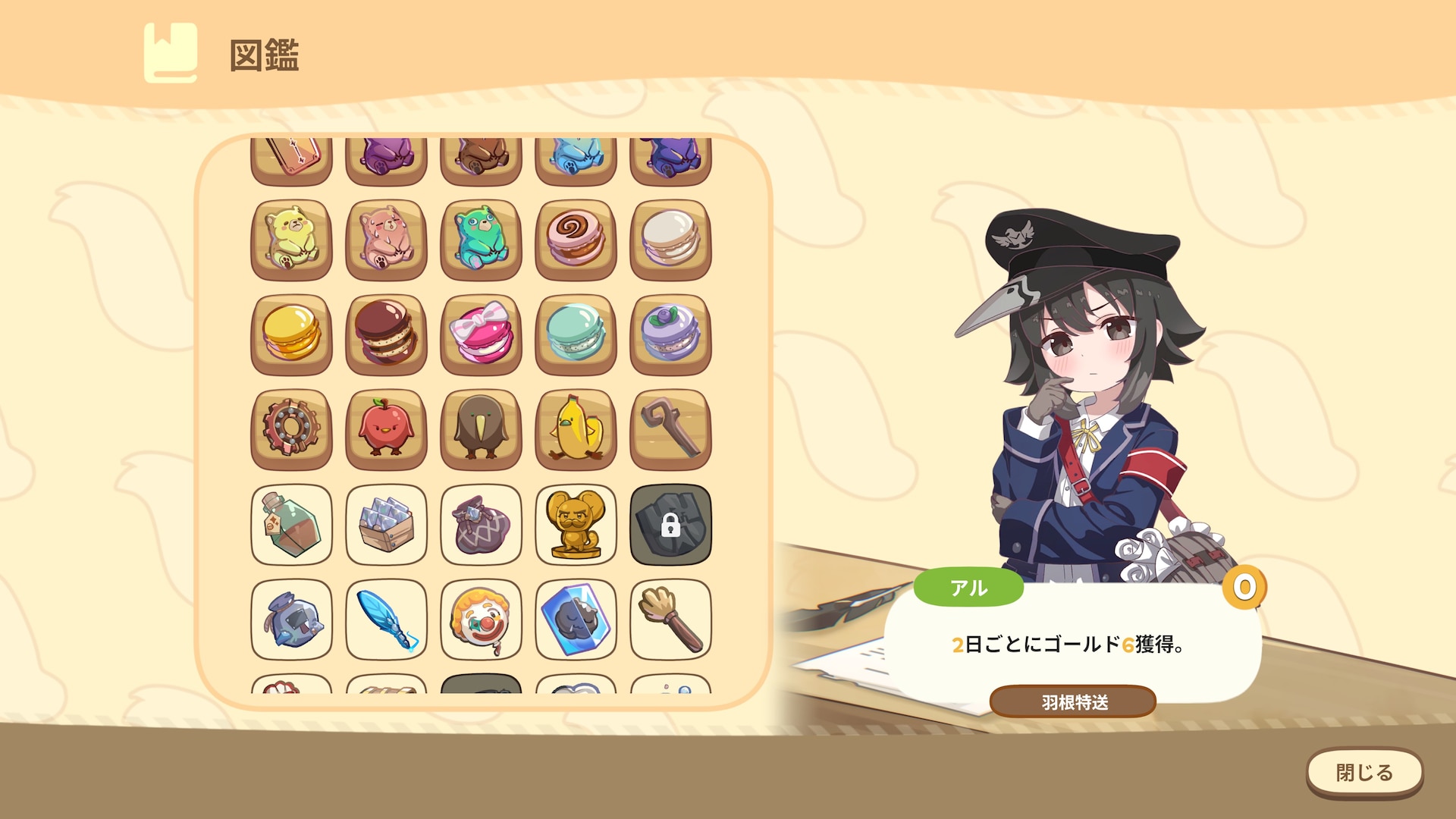Select the white cream macaron entry
Image resolution: width=1456 pixels, height=819 pixels.
point(670,240)
